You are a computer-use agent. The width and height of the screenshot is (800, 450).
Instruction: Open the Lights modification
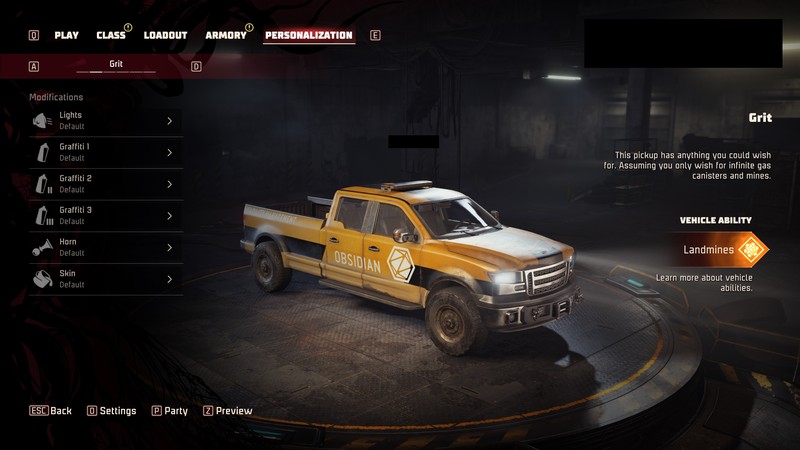click(105, 121)
